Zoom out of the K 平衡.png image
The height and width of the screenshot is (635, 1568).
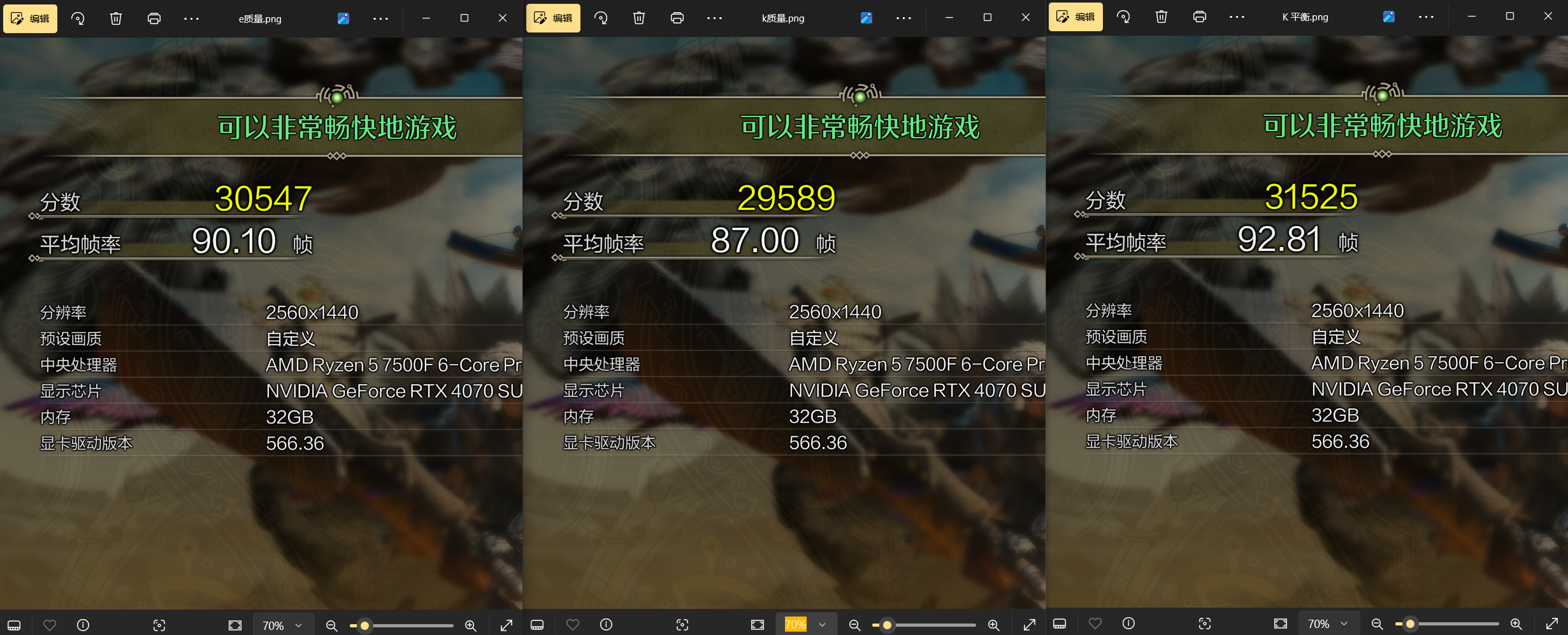coord(1377,624)
